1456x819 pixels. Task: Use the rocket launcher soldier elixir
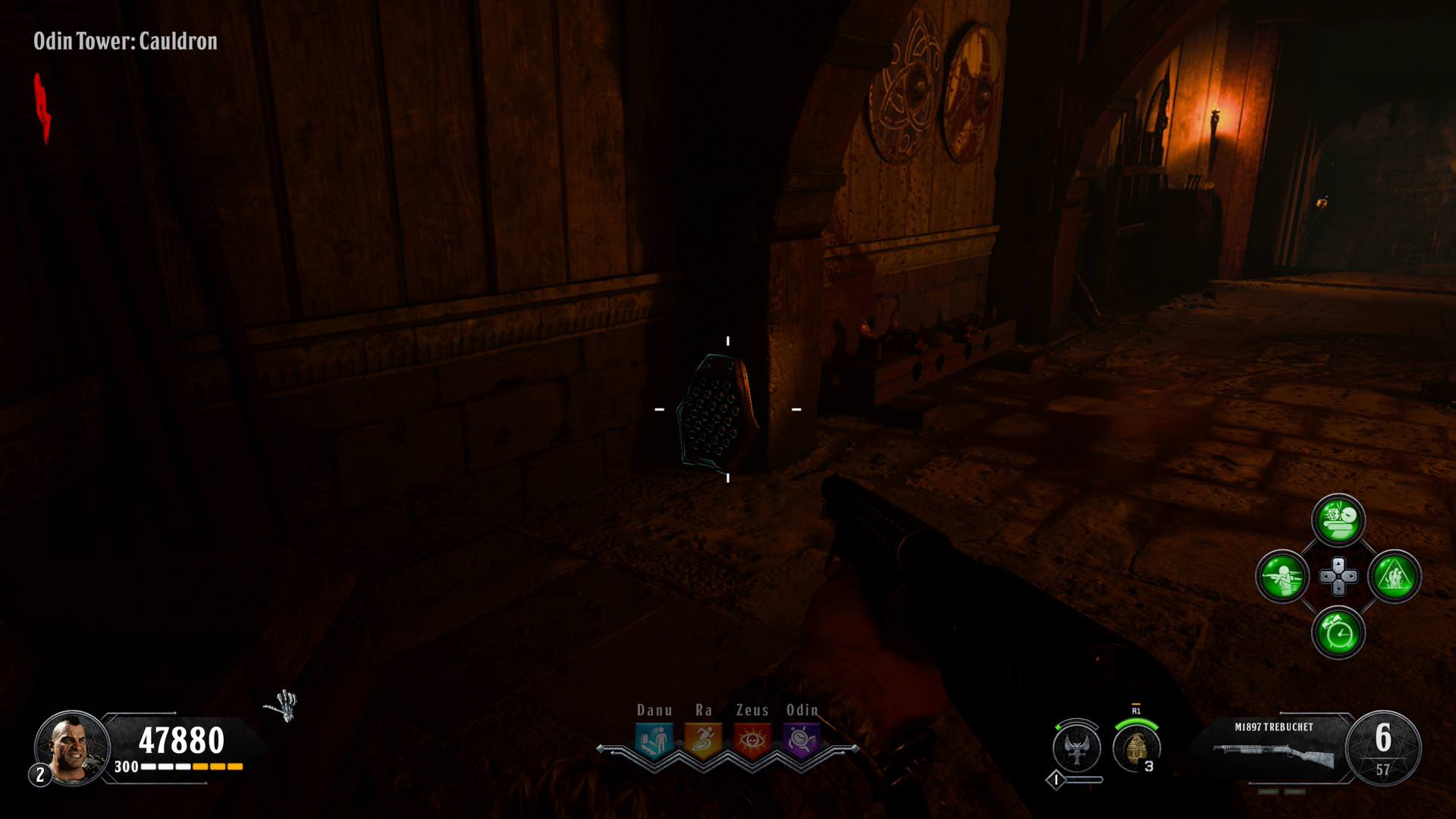(x=1282, y=576)
